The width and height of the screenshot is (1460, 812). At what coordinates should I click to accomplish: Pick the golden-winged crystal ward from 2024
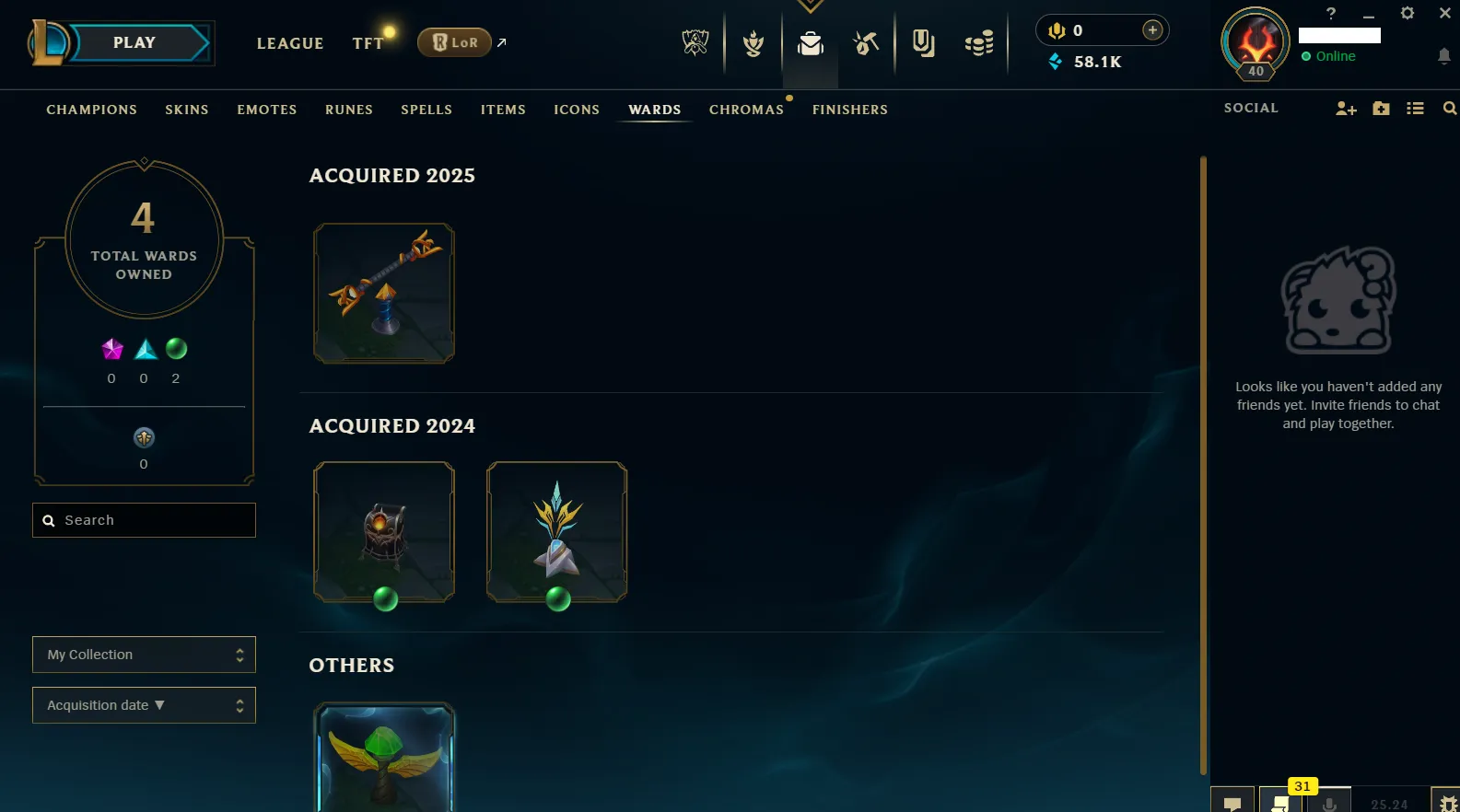[556, 532]
